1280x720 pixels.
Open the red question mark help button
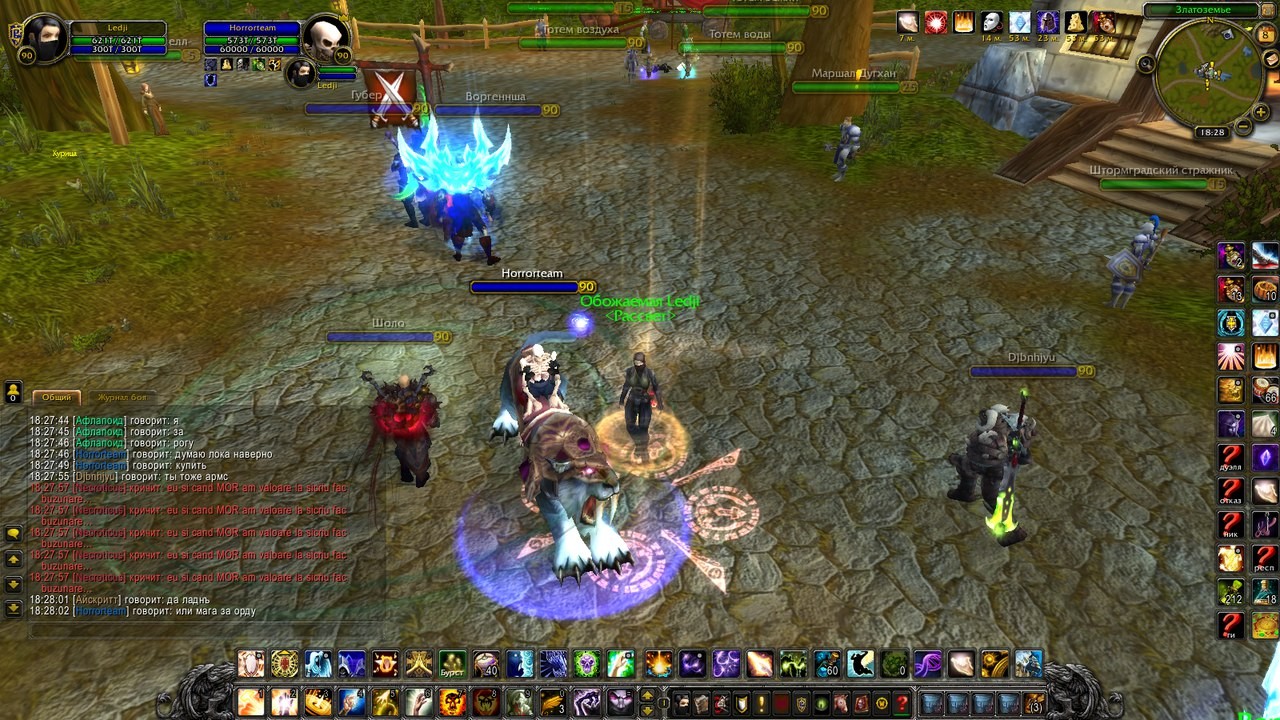click(901, 703)
